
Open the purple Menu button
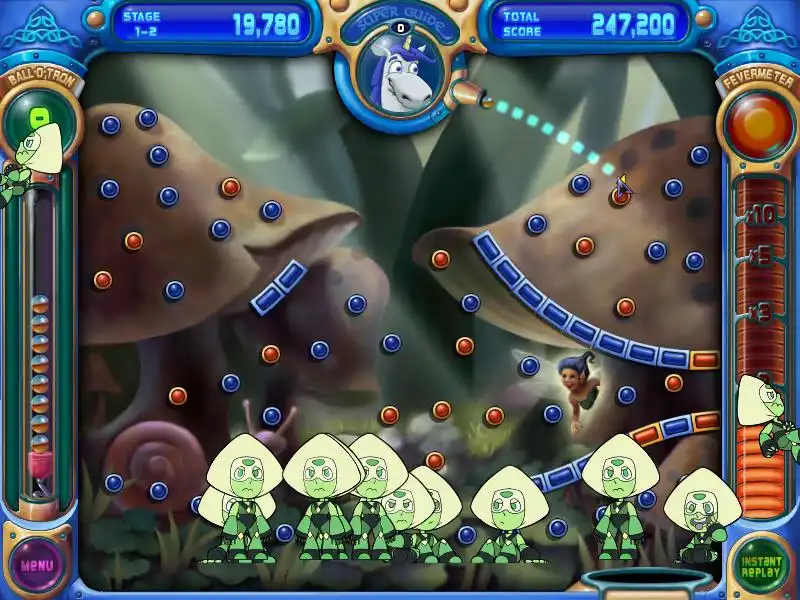point(37,564)
